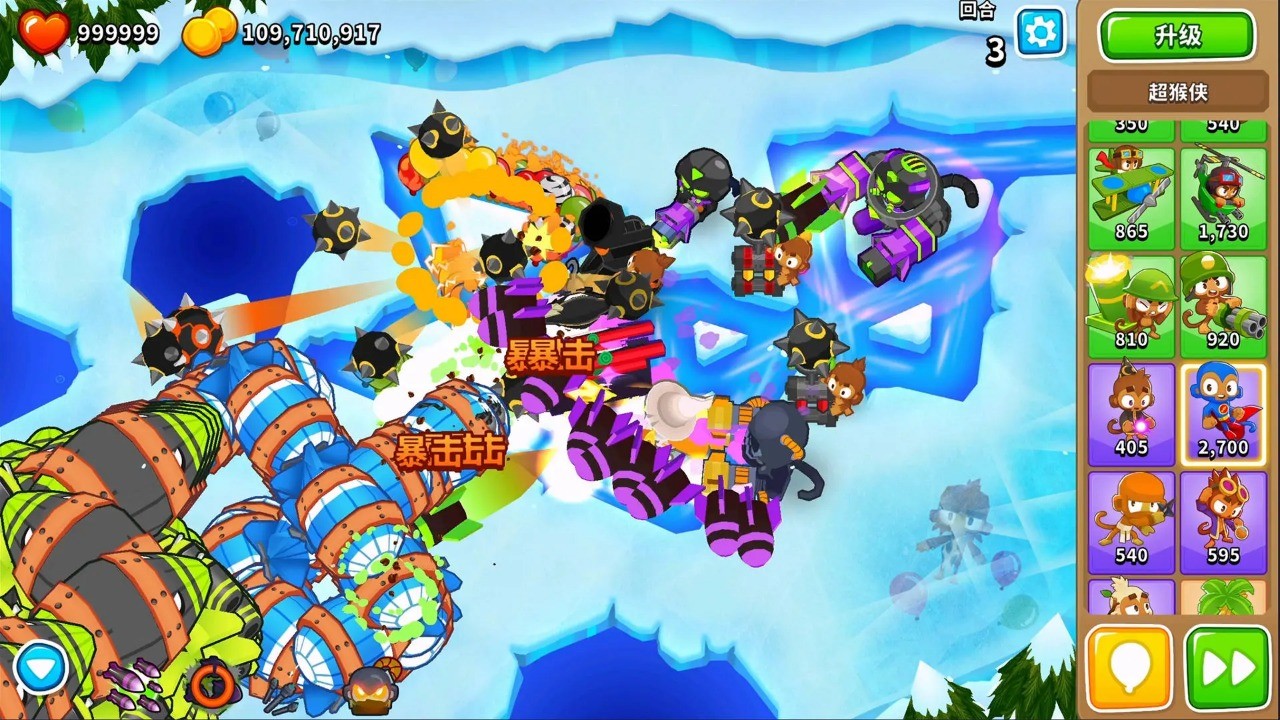The image size is (1280, 720).
Task: Select the highlighted Super Monkey costing 2,700
Action: pyautogui.click(x=1222, y=406)
